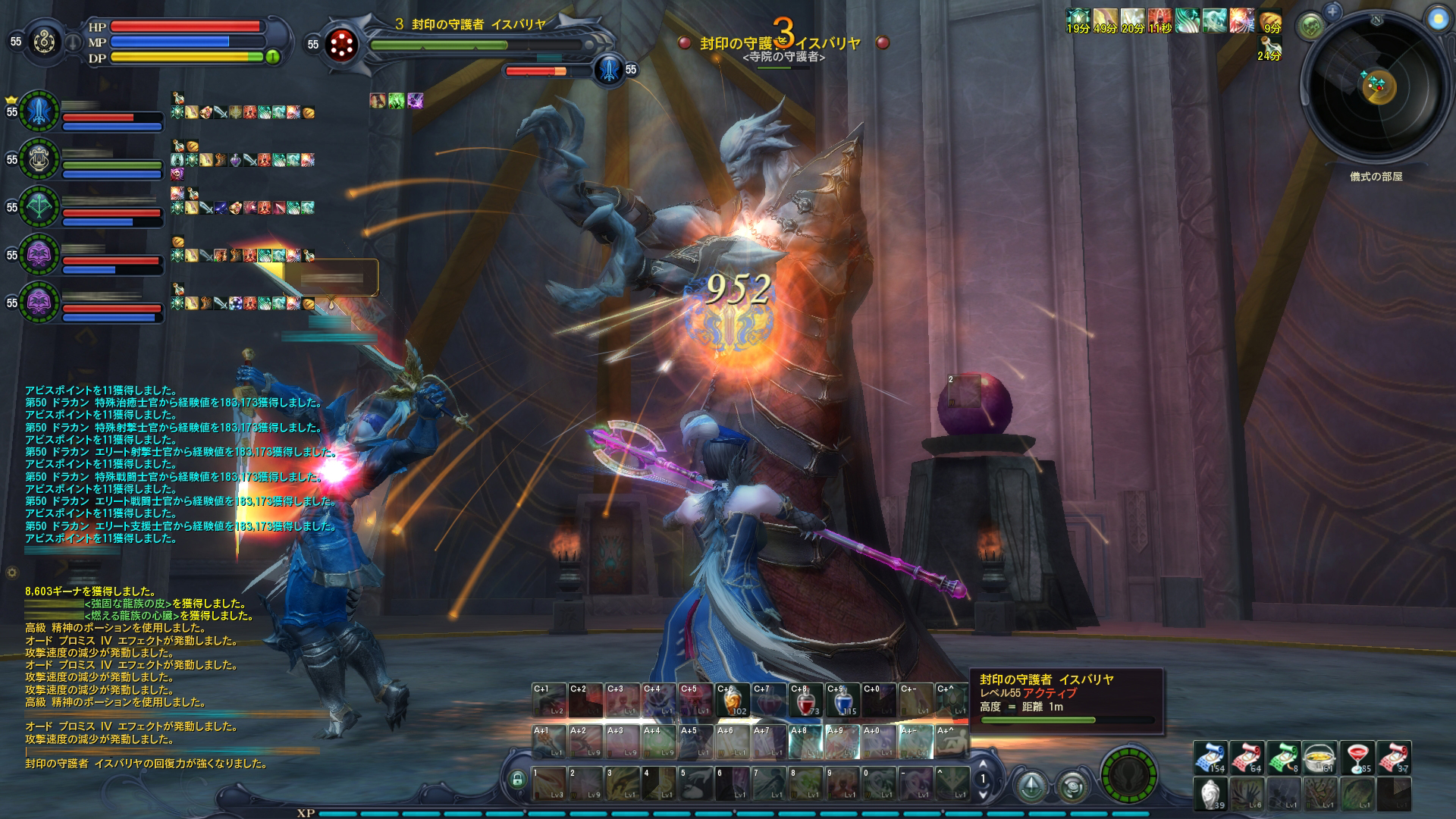Screen dimensions: 1456x819
Task: Eat the soup pot food item
Action: (x=1319, y=758)
